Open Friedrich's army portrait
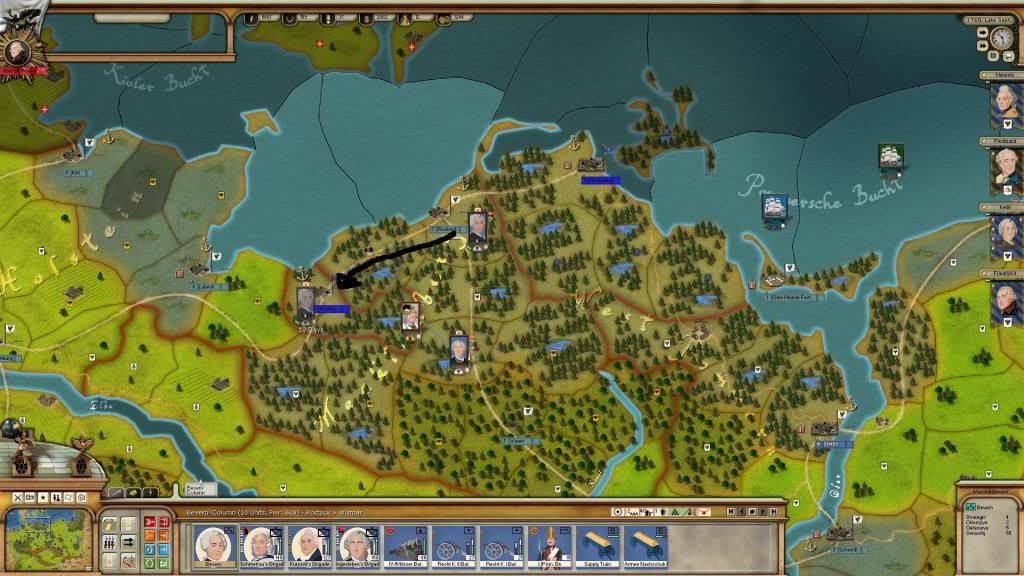Image resolution: width=1024 pixels, height=576 pixels. [1005, 303]
